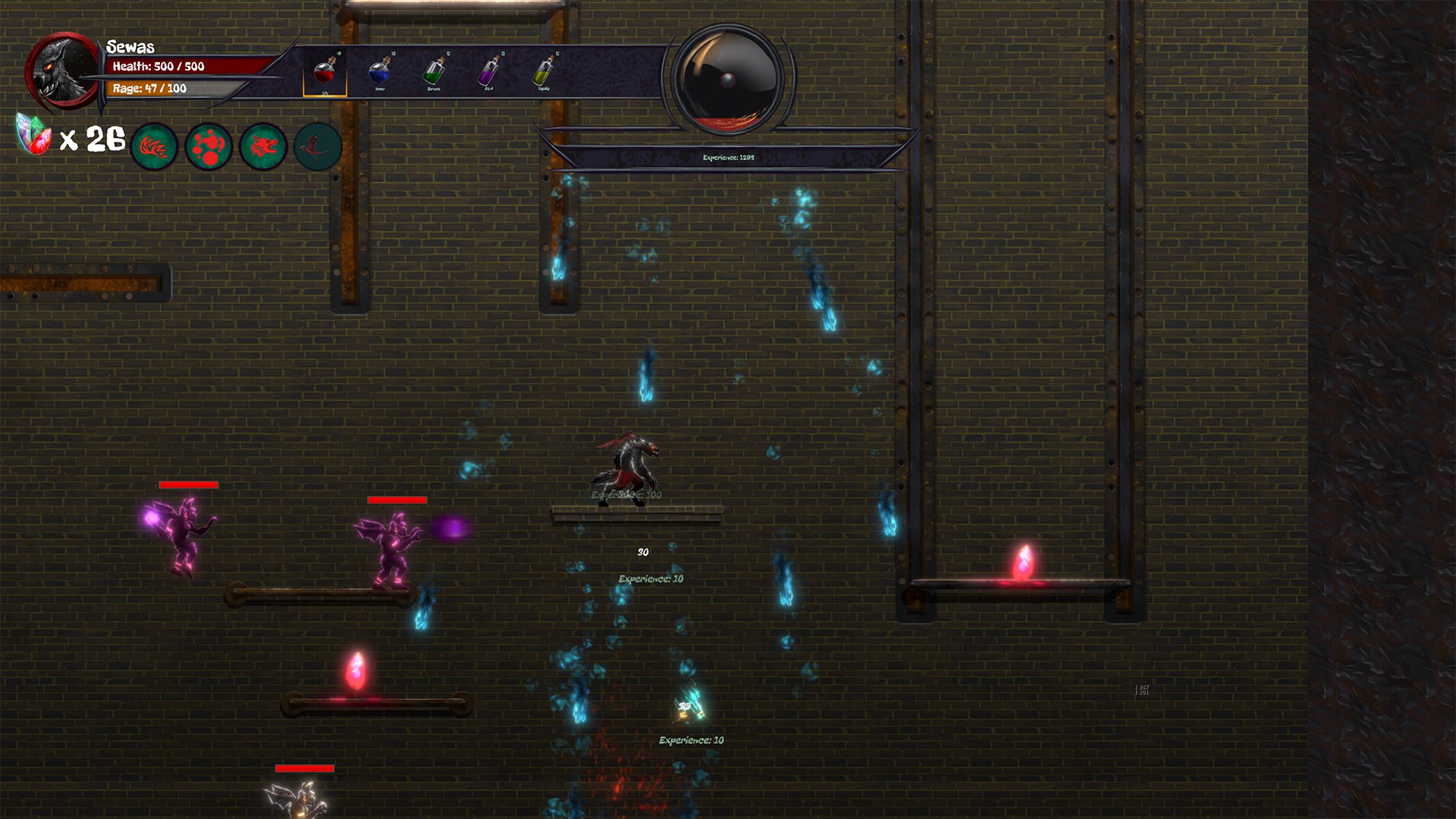1456x819 pixels.
Task: Open the crystal gem inventory counter
Action: pos(32,135)
